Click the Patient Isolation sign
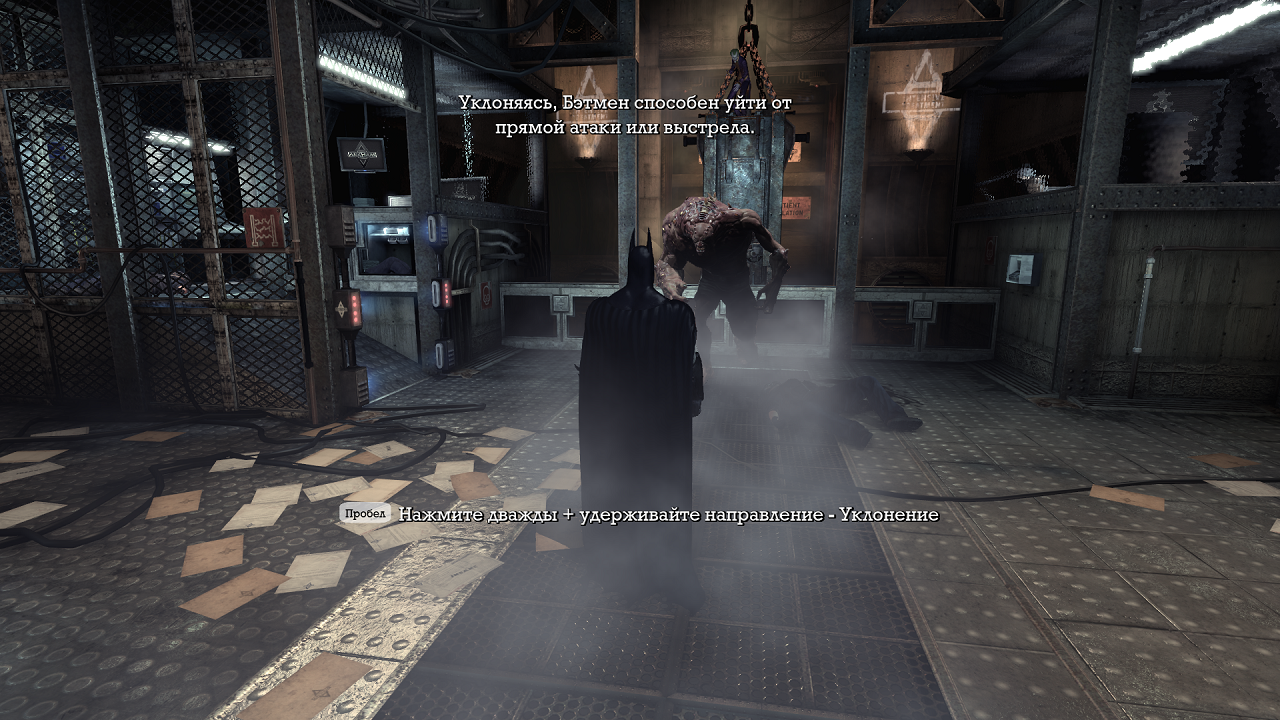Screen dimensions: 1280x720 pos(795,209)
